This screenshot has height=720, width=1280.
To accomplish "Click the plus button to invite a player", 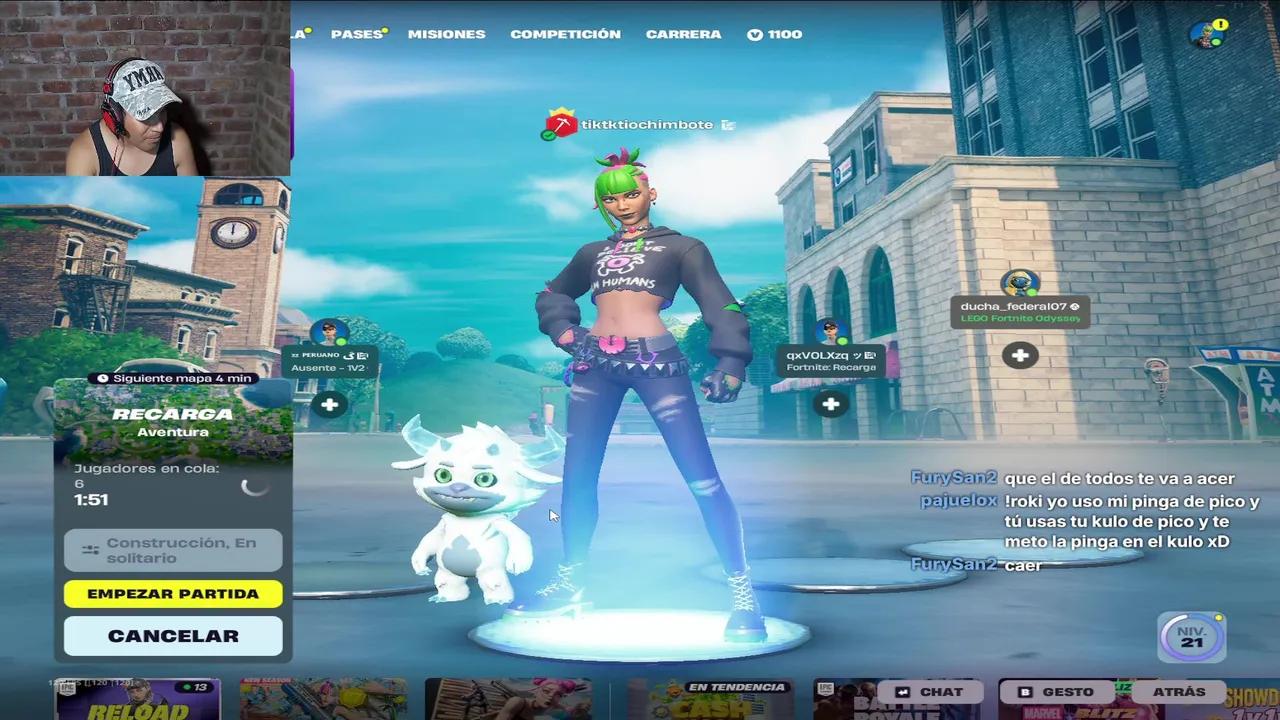I will pos(1019,355).
